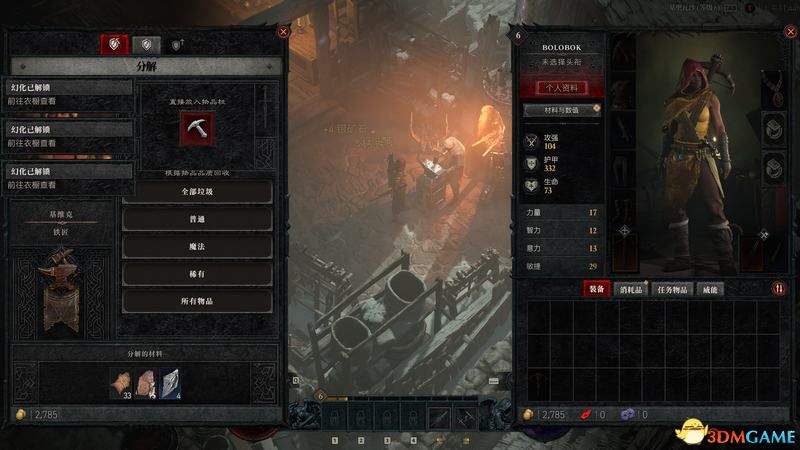Switch to the upgrade shield-arrow tab
This screenshot has width=800, height=450.
pos(177,45)
